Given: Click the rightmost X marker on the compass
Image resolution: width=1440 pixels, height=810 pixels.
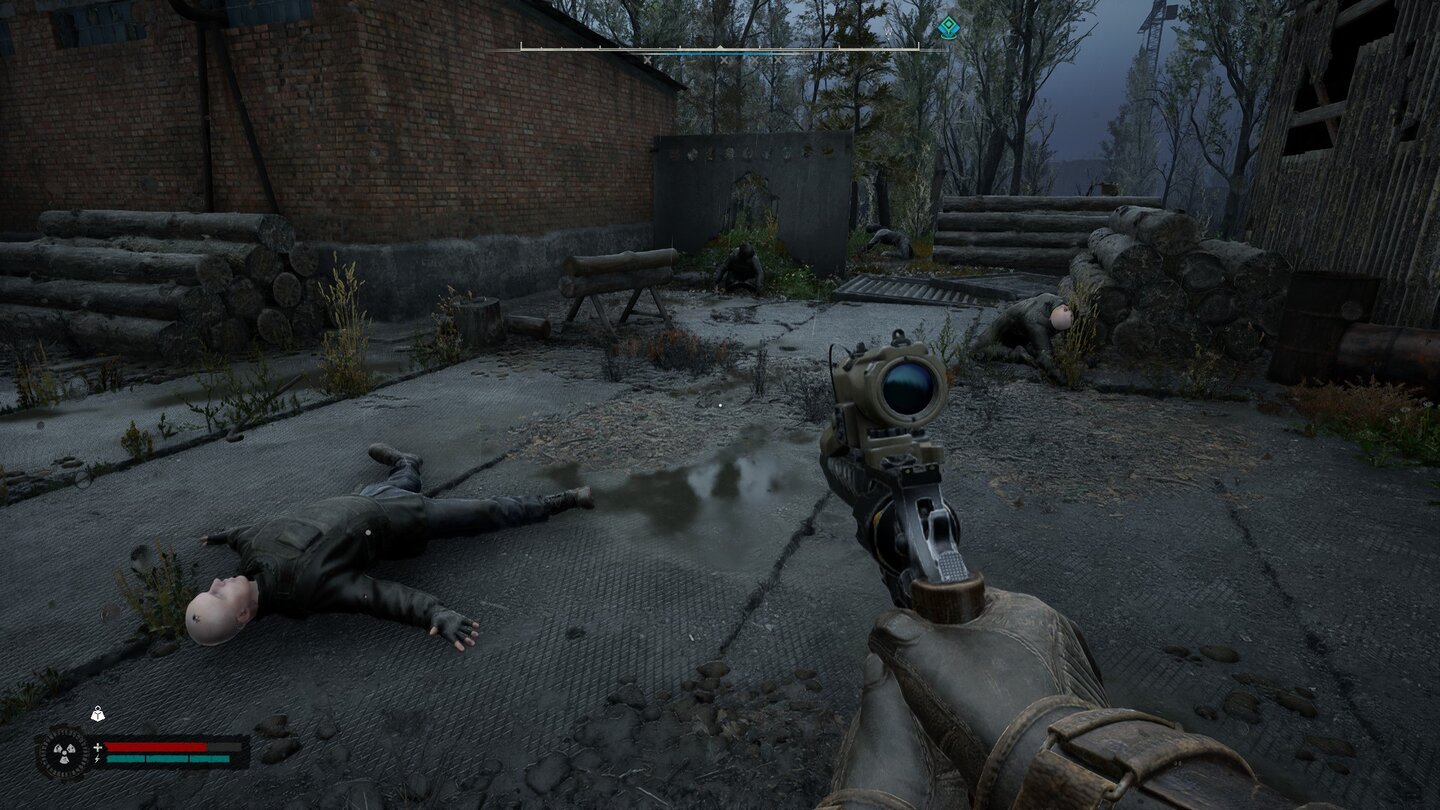Looking at the screenshot, I should (777, 59).
